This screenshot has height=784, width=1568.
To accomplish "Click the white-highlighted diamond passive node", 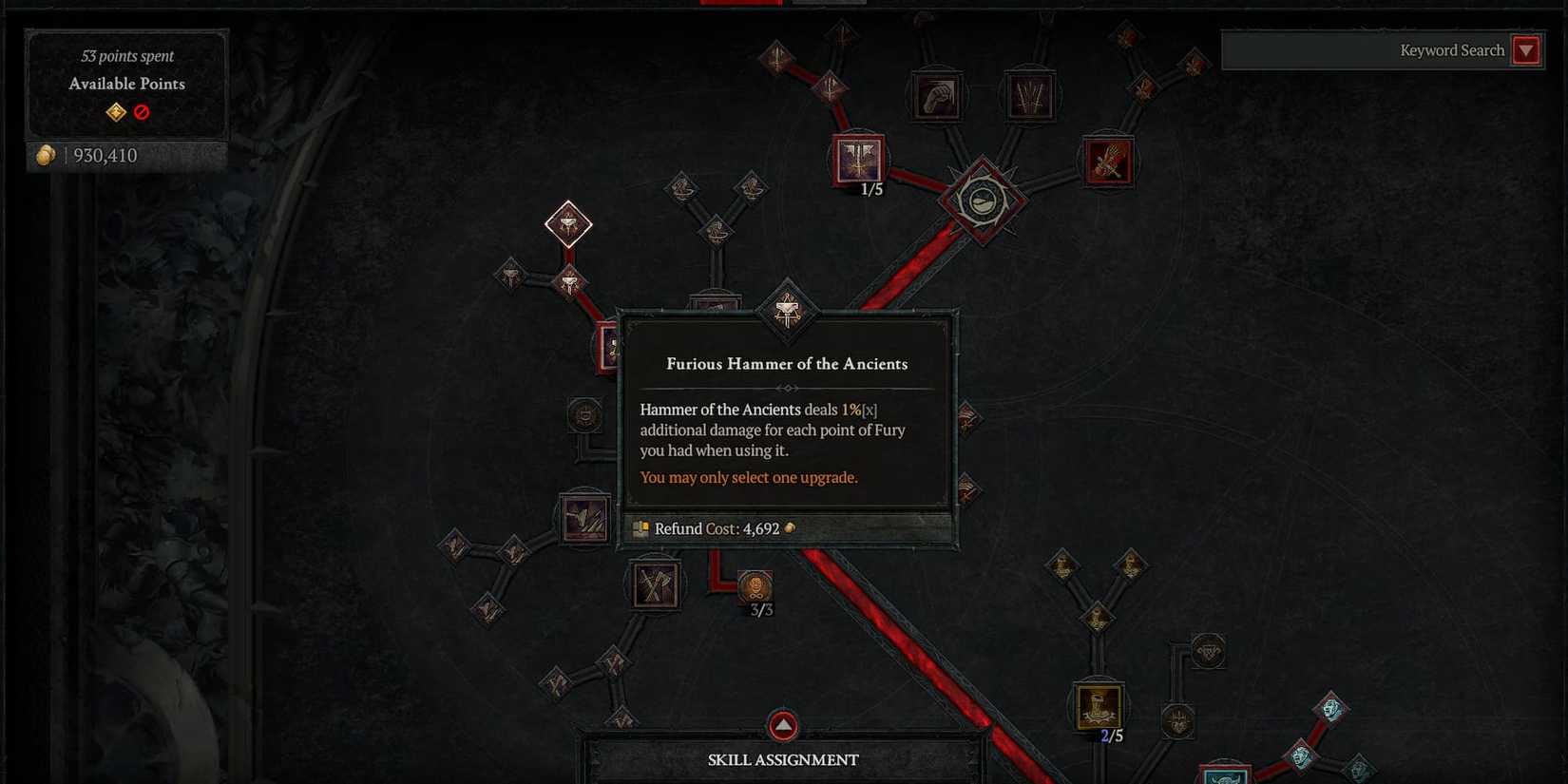I will 568,225.
